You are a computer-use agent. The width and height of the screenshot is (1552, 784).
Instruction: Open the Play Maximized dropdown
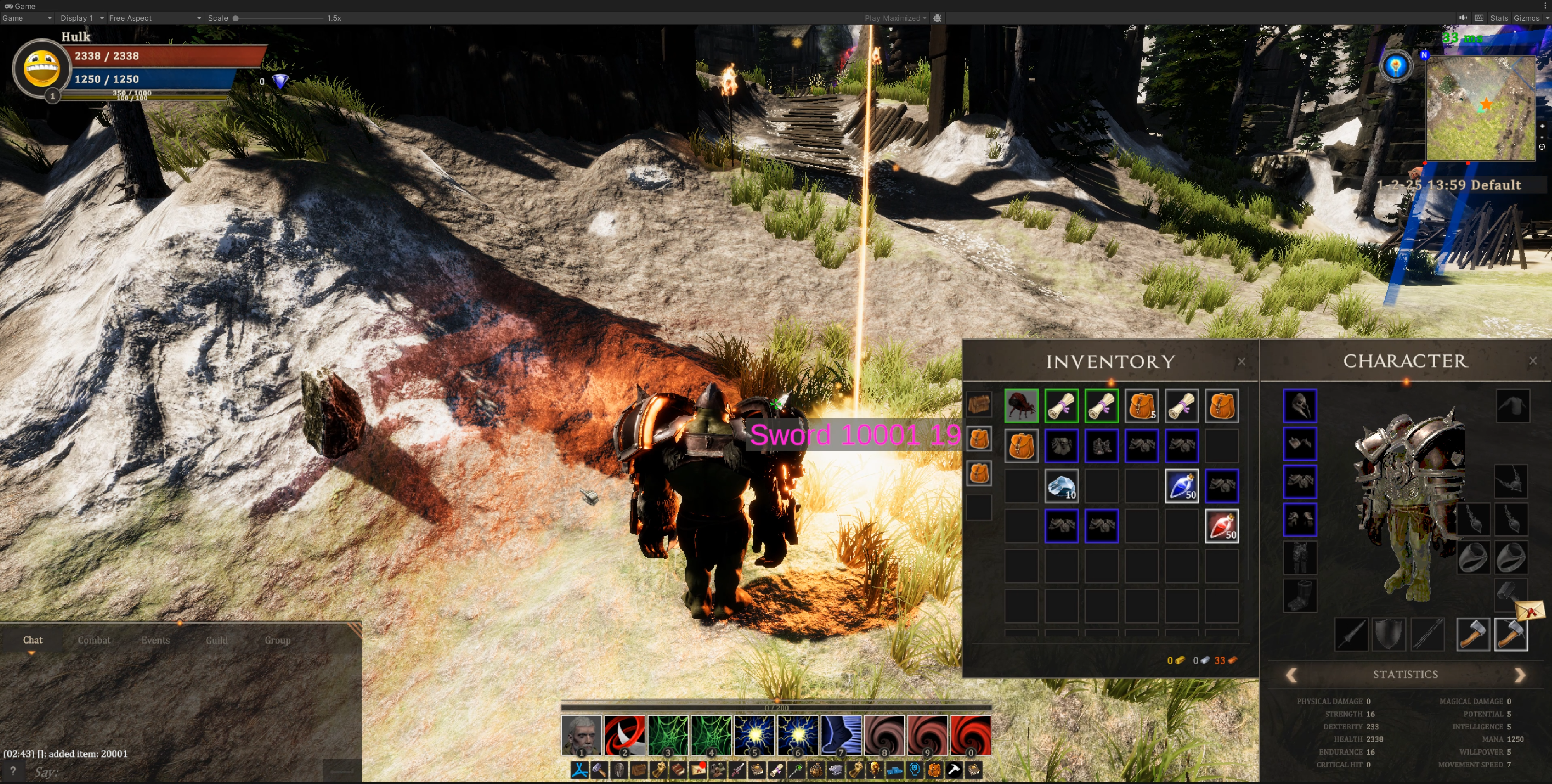click(x=895, y=18)
